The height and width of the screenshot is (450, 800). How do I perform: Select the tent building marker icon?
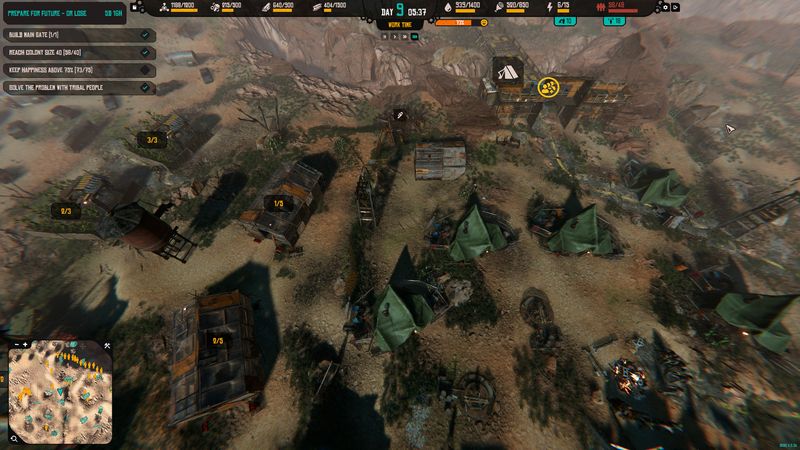507,71
